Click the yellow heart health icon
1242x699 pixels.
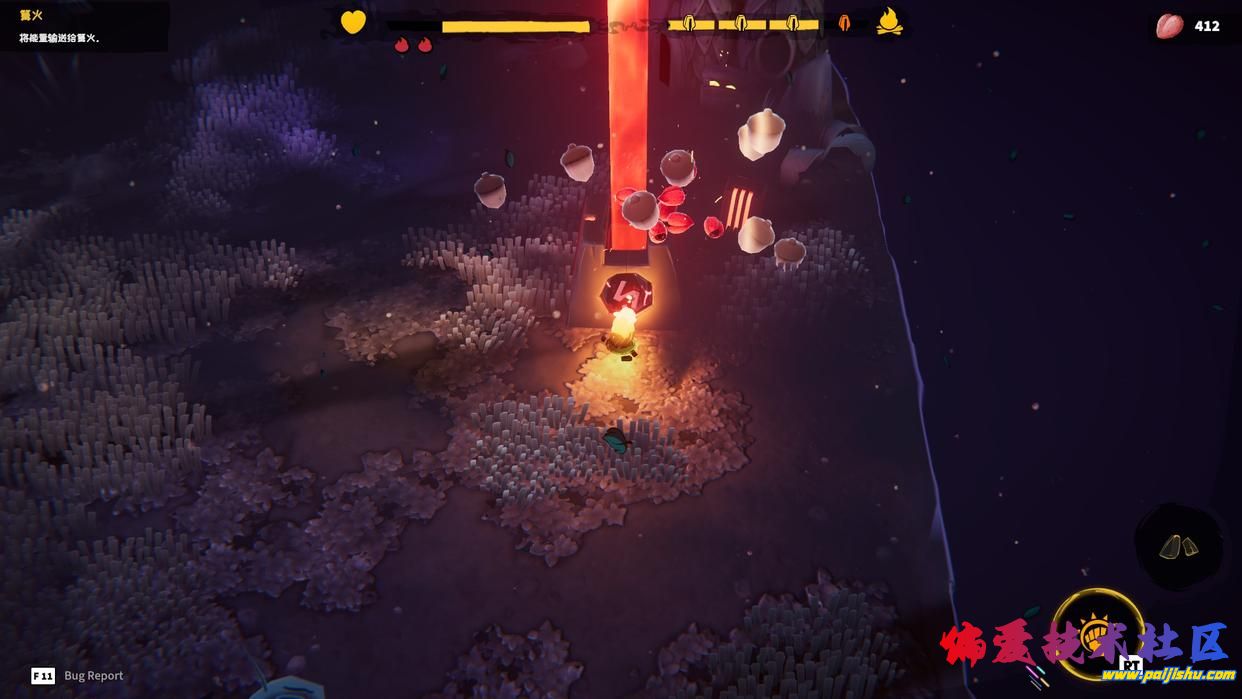[x=353, y=22]
